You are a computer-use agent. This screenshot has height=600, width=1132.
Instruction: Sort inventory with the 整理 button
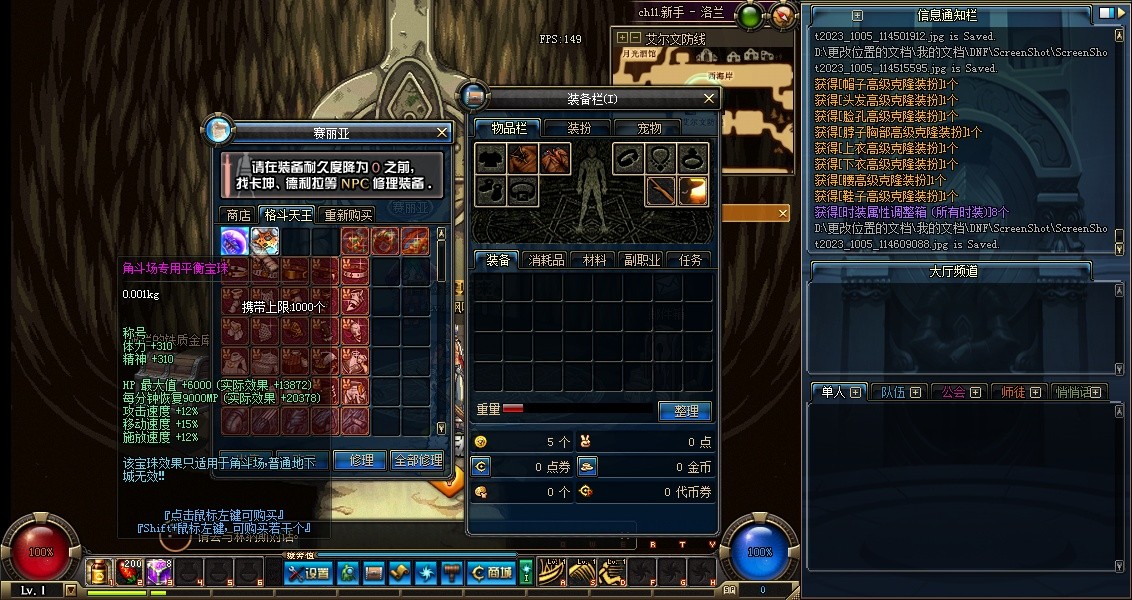click(685, 411)
